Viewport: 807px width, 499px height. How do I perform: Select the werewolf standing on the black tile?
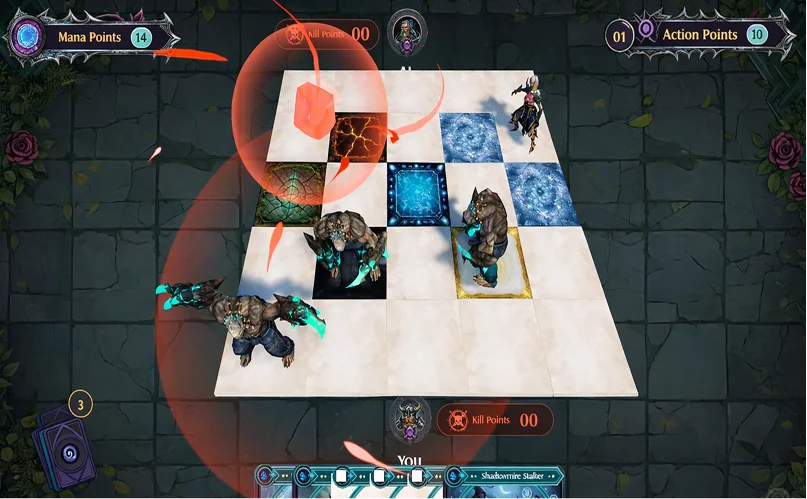(x=348, y=250)
